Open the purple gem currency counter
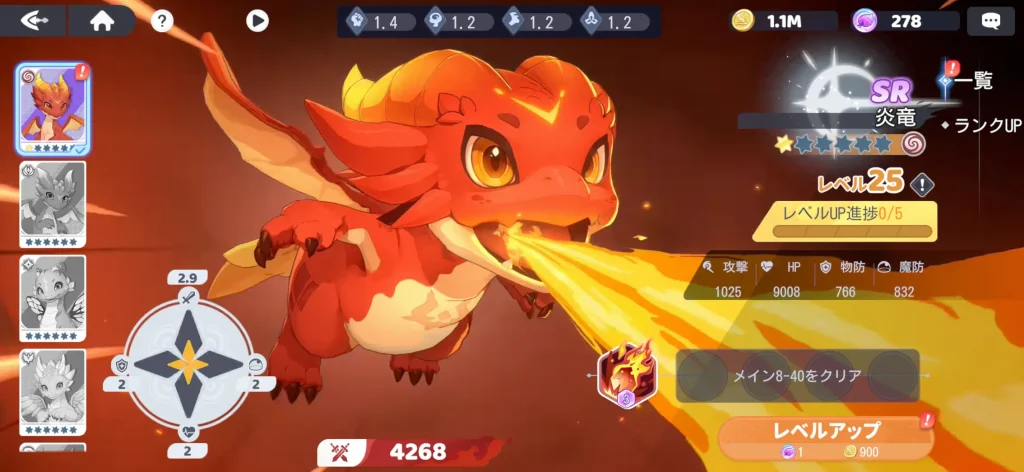 point(903,20)
